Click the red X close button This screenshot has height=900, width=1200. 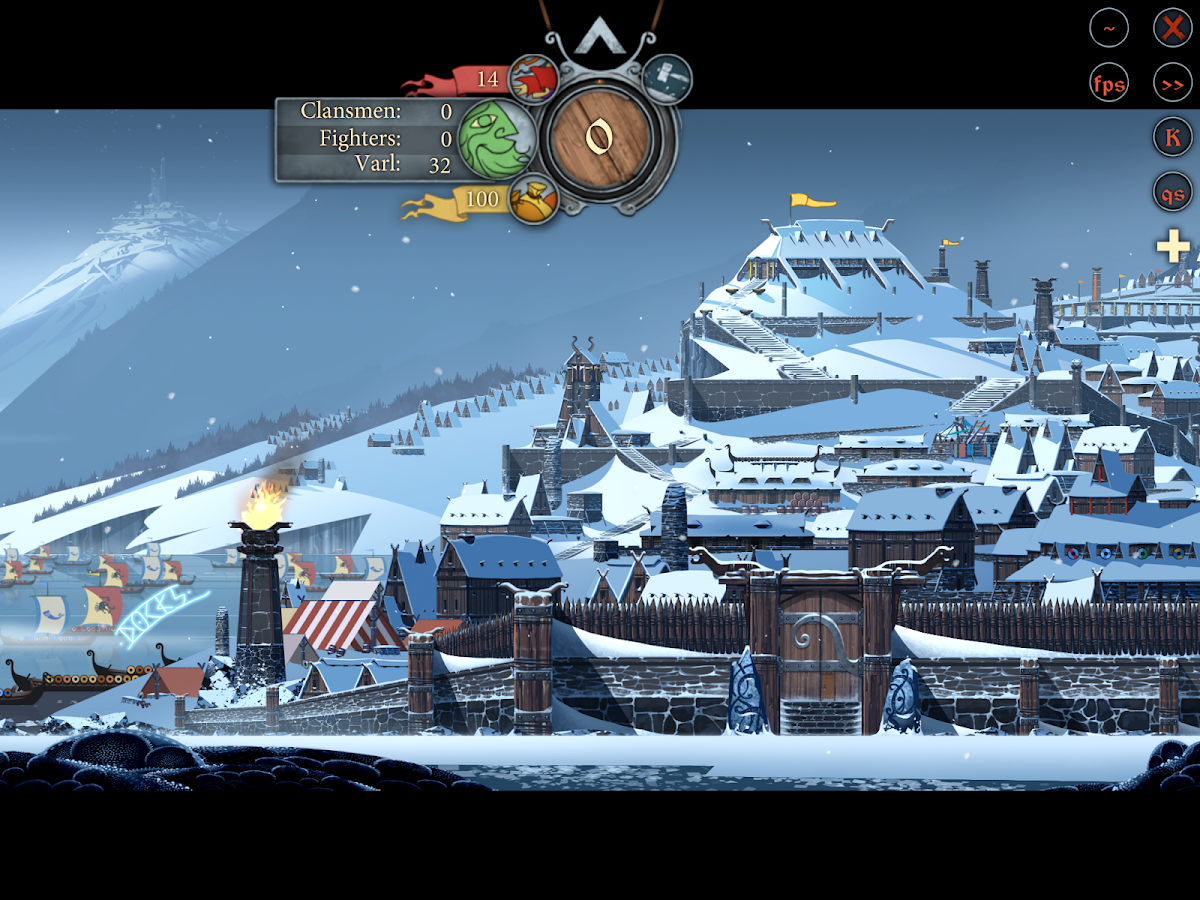pos(1172,28)
